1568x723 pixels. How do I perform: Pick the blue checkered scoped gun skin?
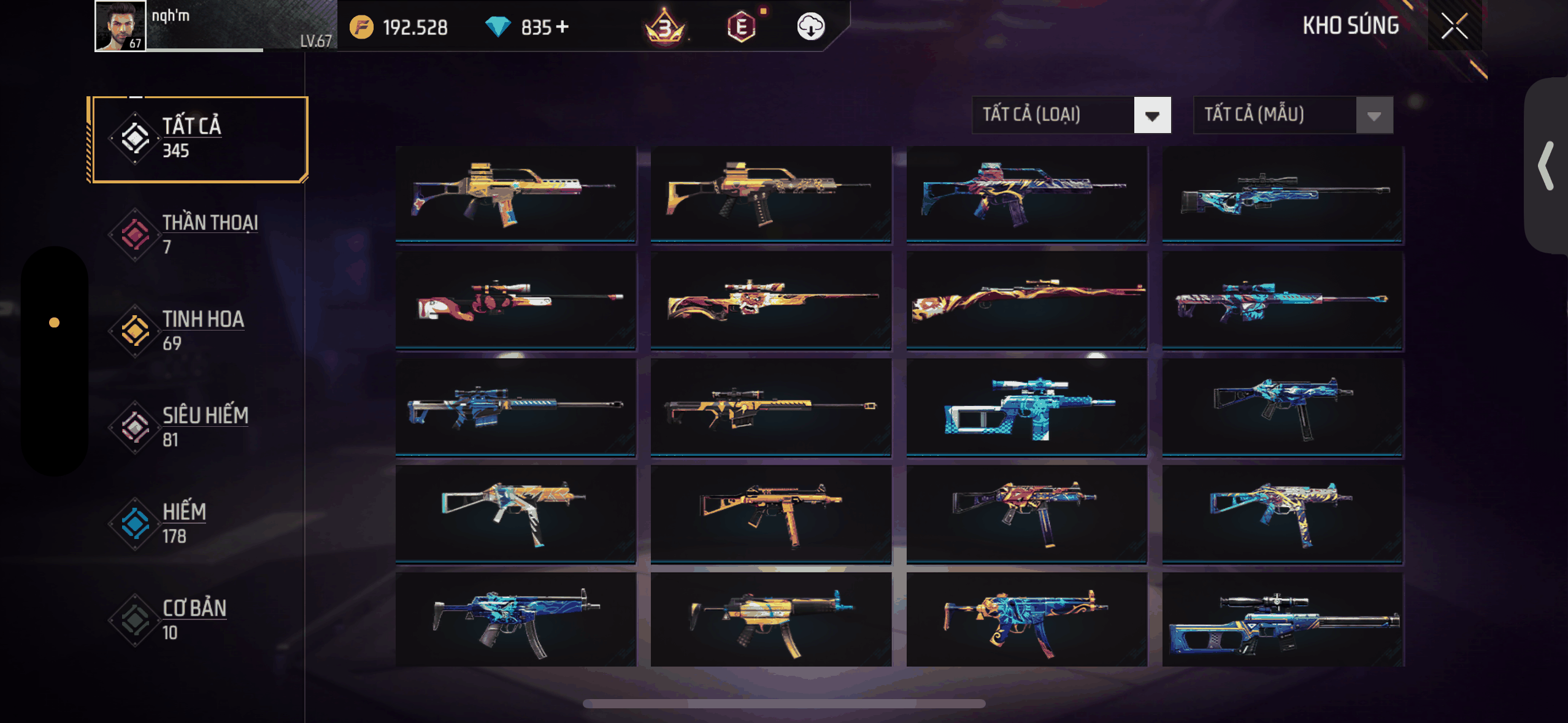click(x=1026, y=407)
